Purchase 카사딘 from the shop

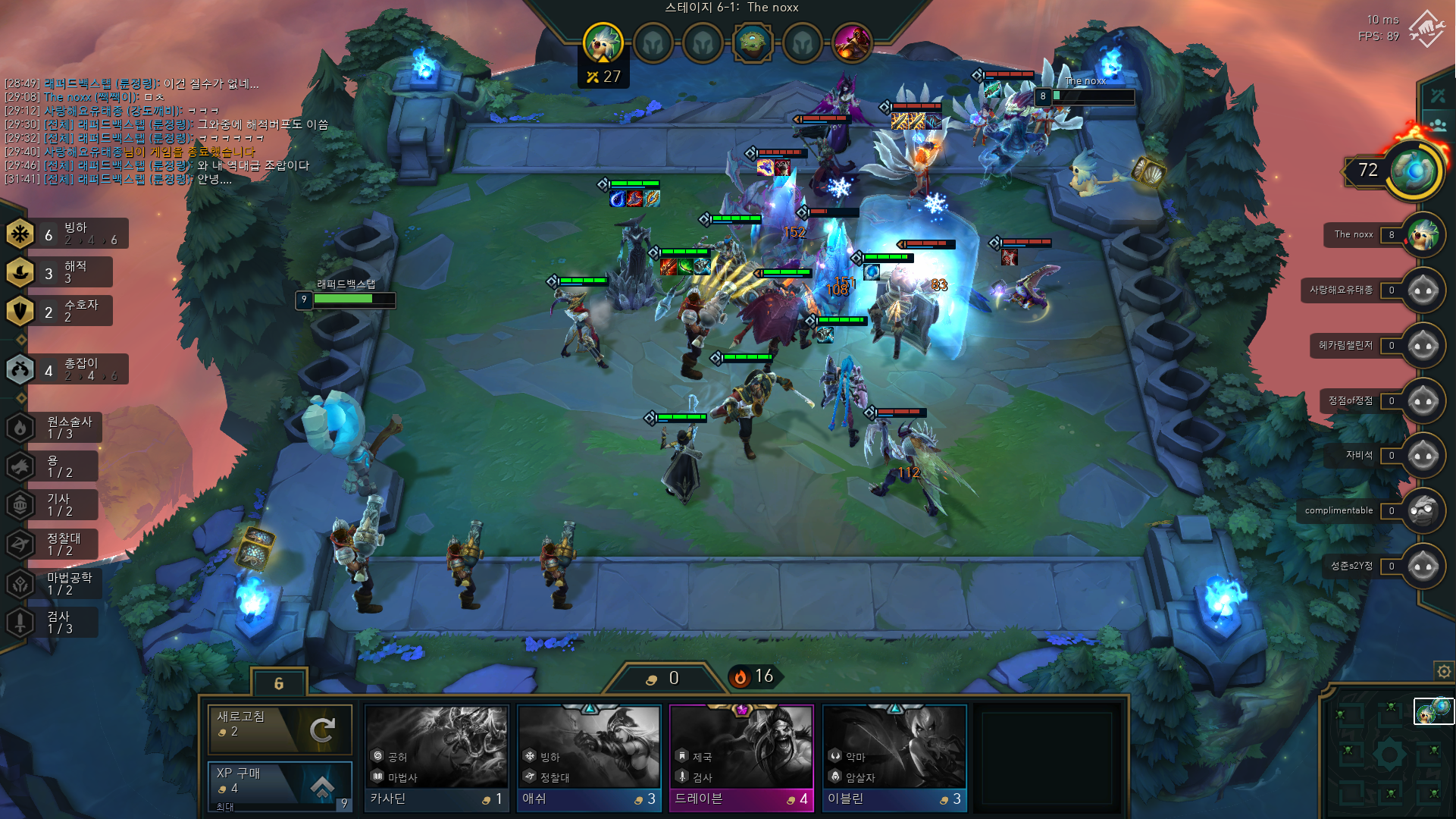click(437, 758)
